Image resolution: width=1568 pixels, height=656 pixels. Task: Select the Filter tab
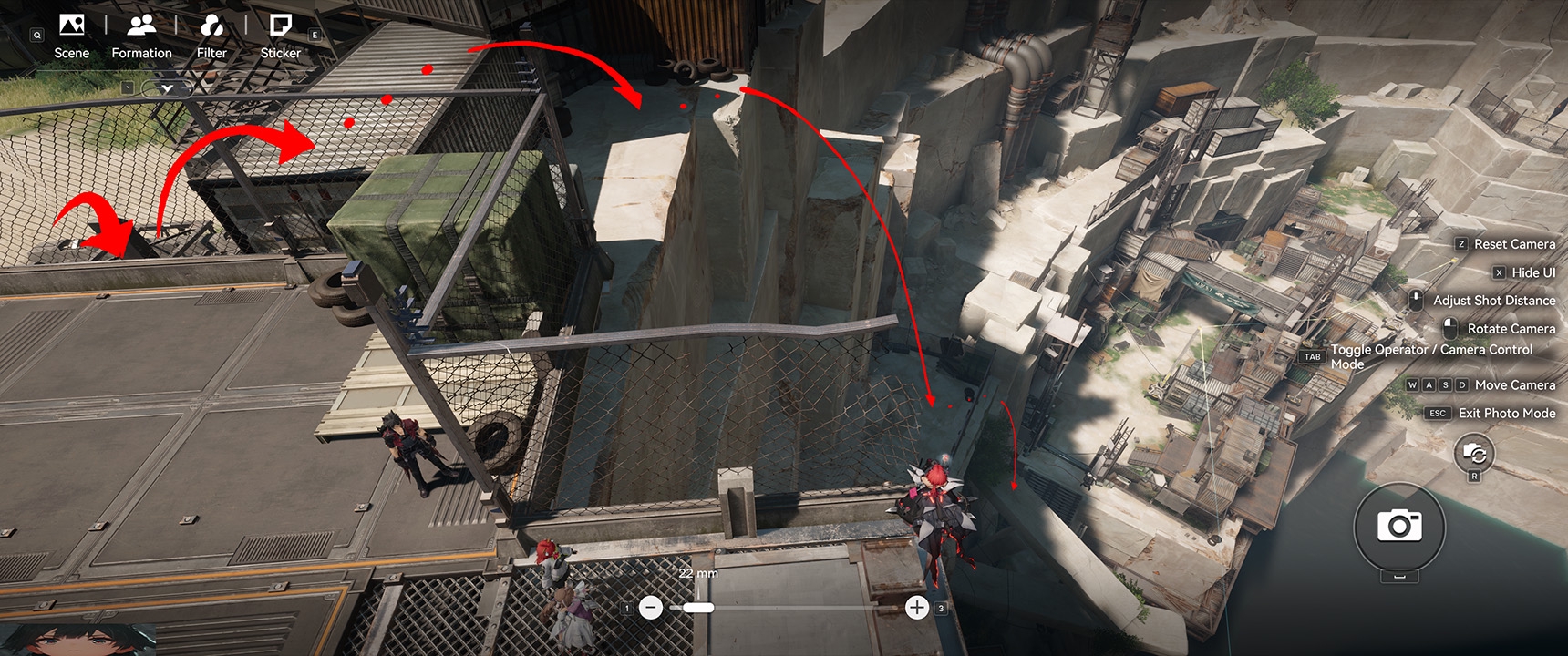[211, 36]
